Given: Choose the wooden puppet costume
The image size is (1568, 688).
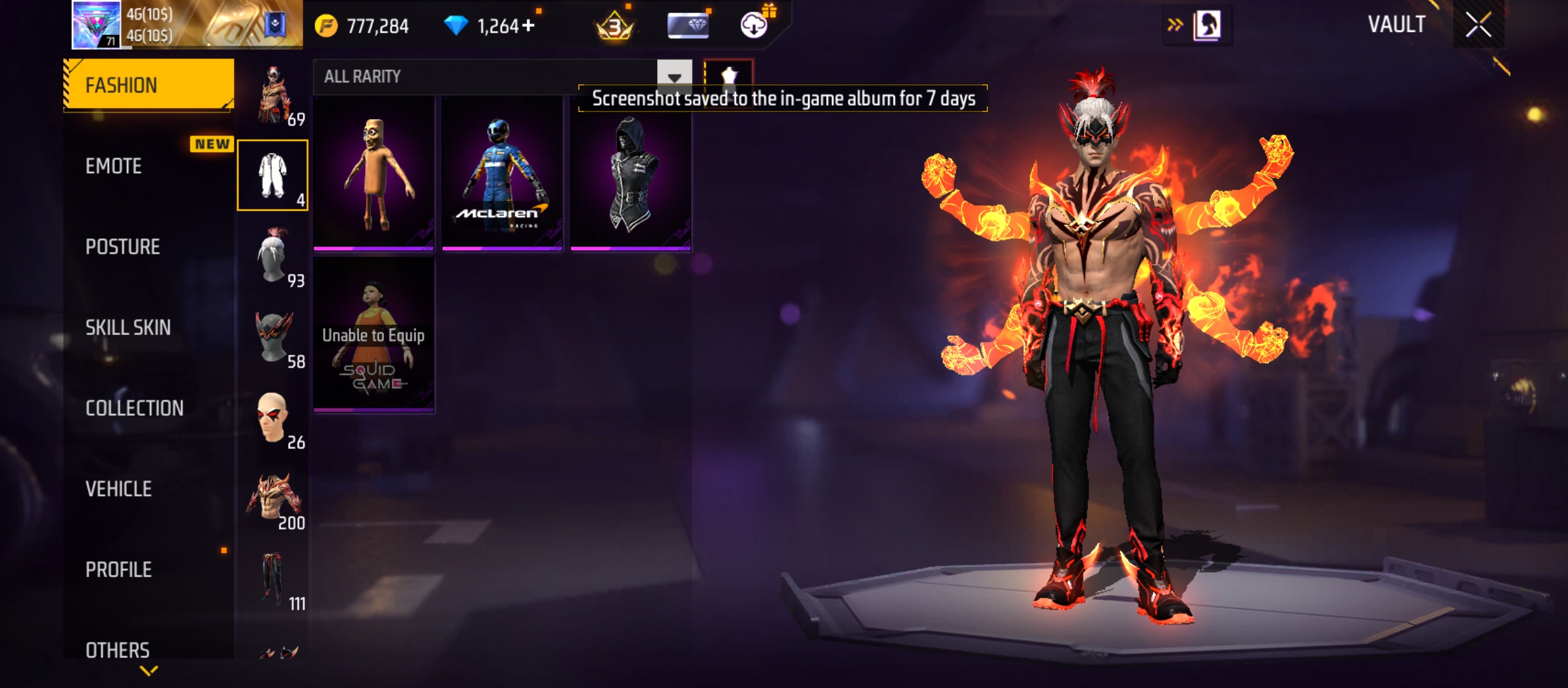Looking at the screenshot, I should 374,173.
